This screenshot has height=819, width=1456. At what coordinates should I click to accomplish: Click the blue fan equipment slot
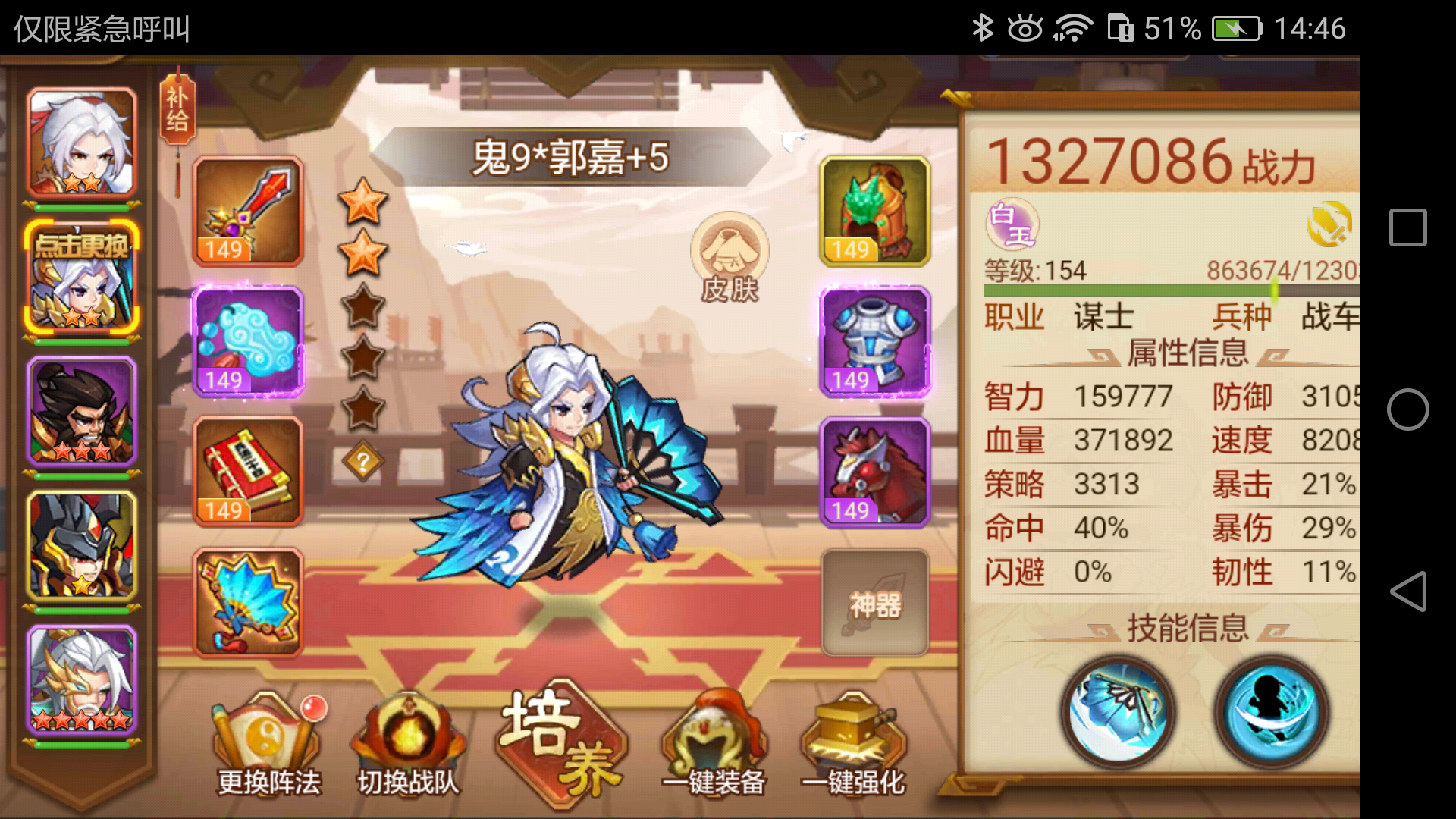click(246, 603)
